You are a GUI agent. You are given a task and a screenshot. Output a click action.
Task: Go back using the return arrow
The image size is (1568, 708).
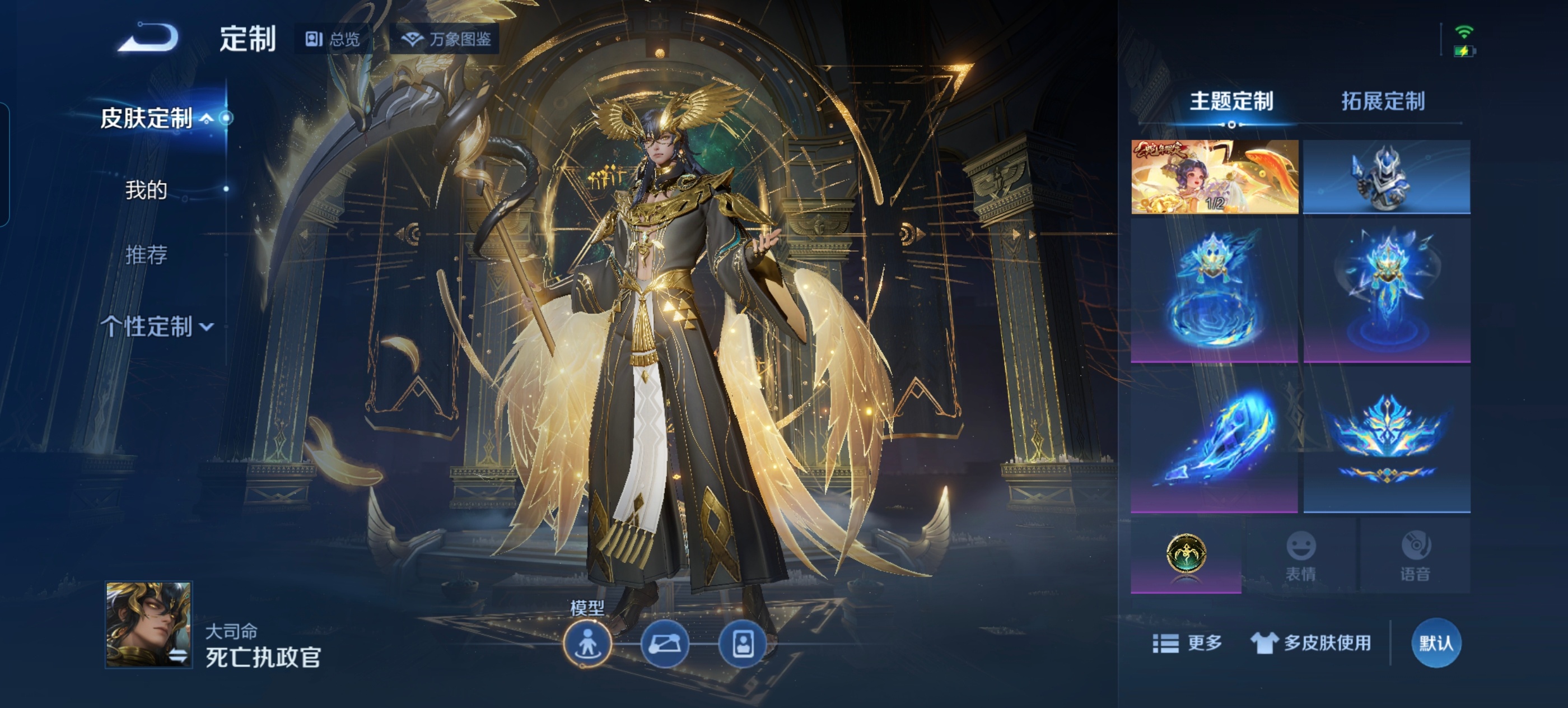pyautogui.click(x=148, y=38)
